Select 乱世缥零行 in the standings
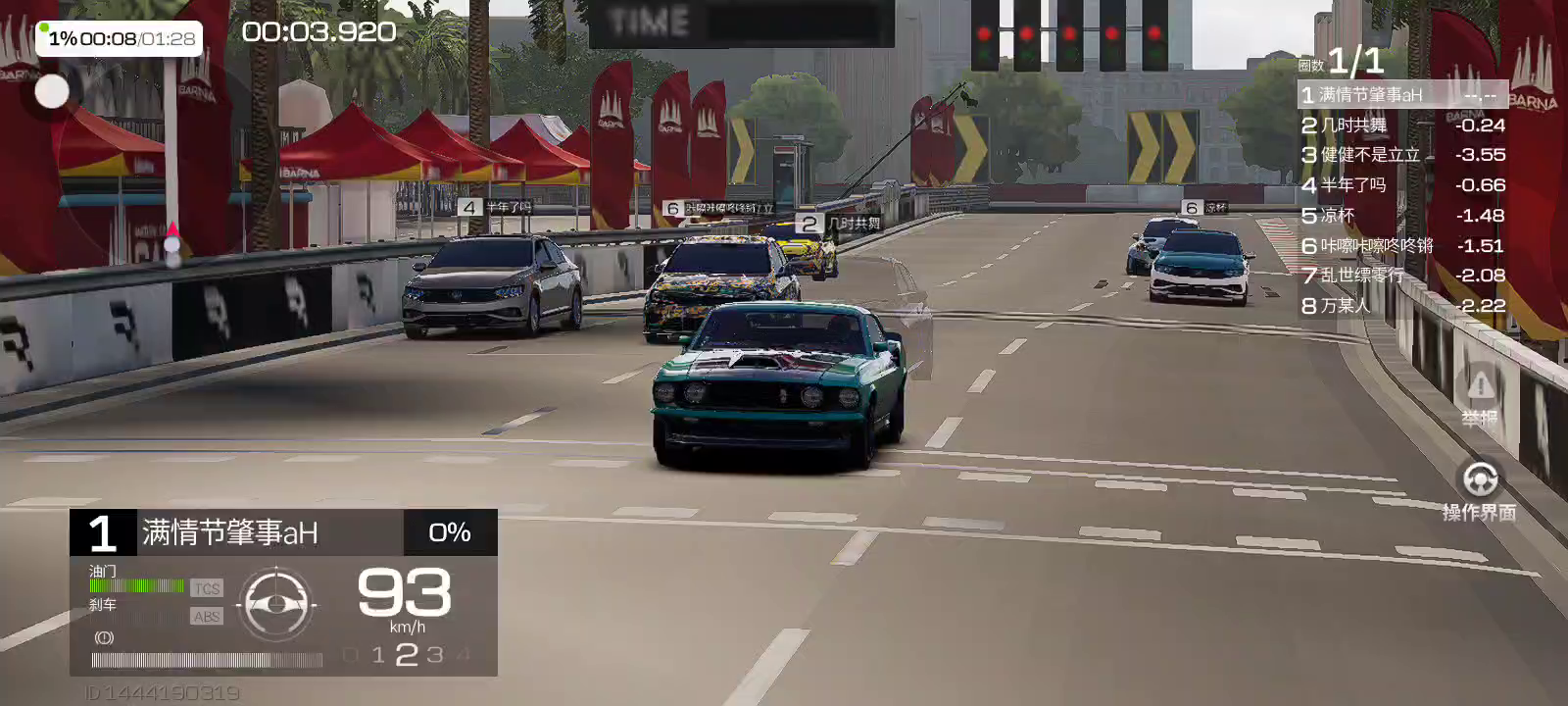This screenshot has width=1568, height=706. (1401, 276)
